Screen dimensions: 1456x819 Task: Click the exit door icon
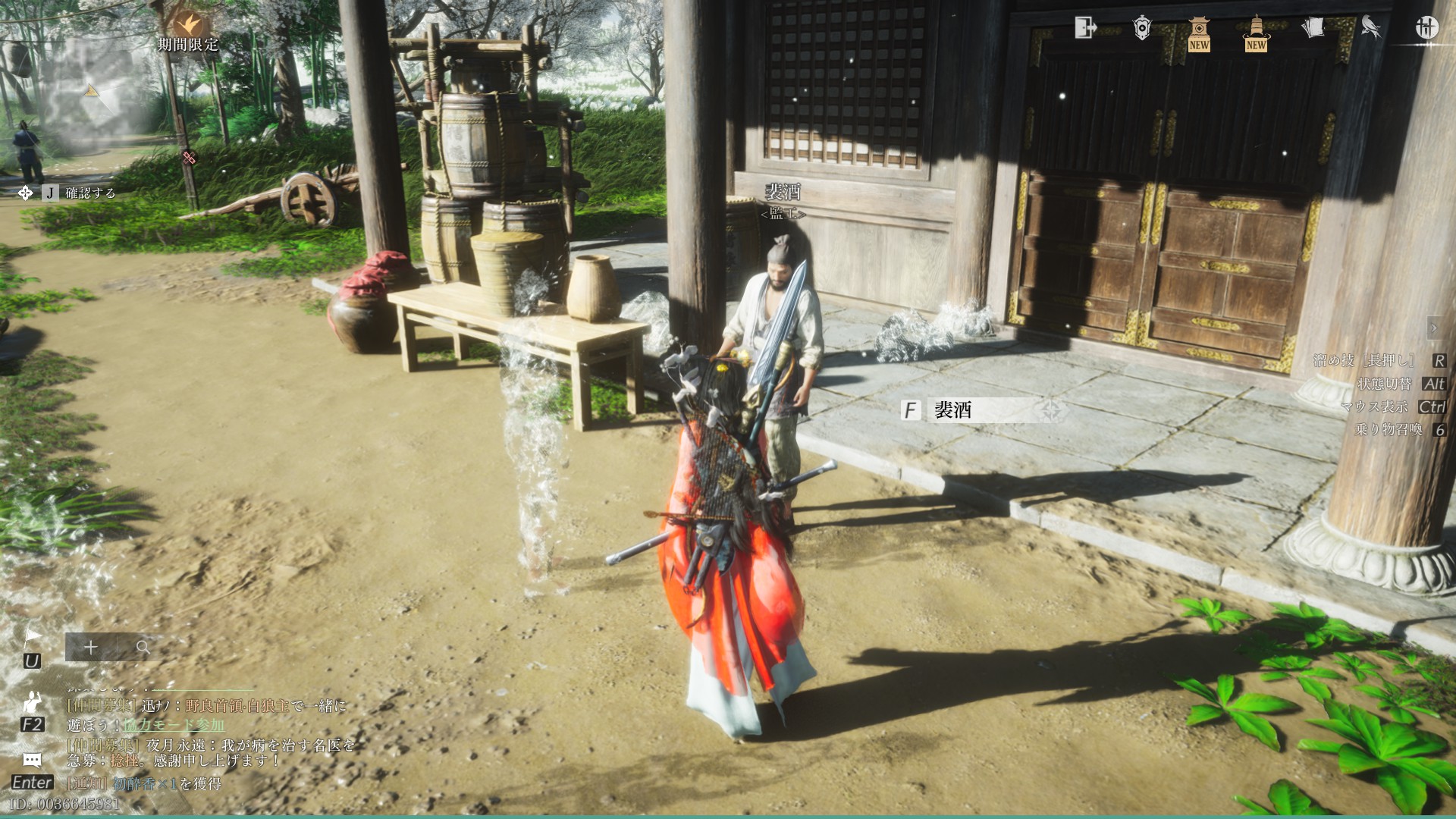click(x=1085, y=28)
